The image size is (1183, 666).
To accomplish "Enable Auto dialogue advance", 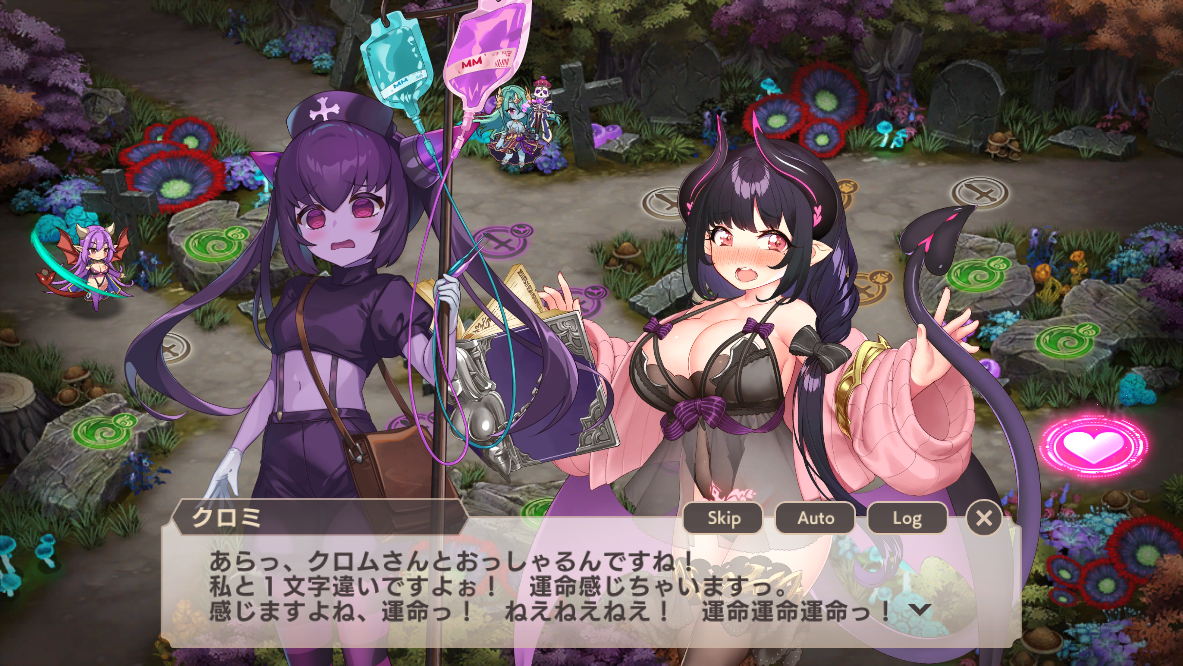I will click(x=815, y=518).
